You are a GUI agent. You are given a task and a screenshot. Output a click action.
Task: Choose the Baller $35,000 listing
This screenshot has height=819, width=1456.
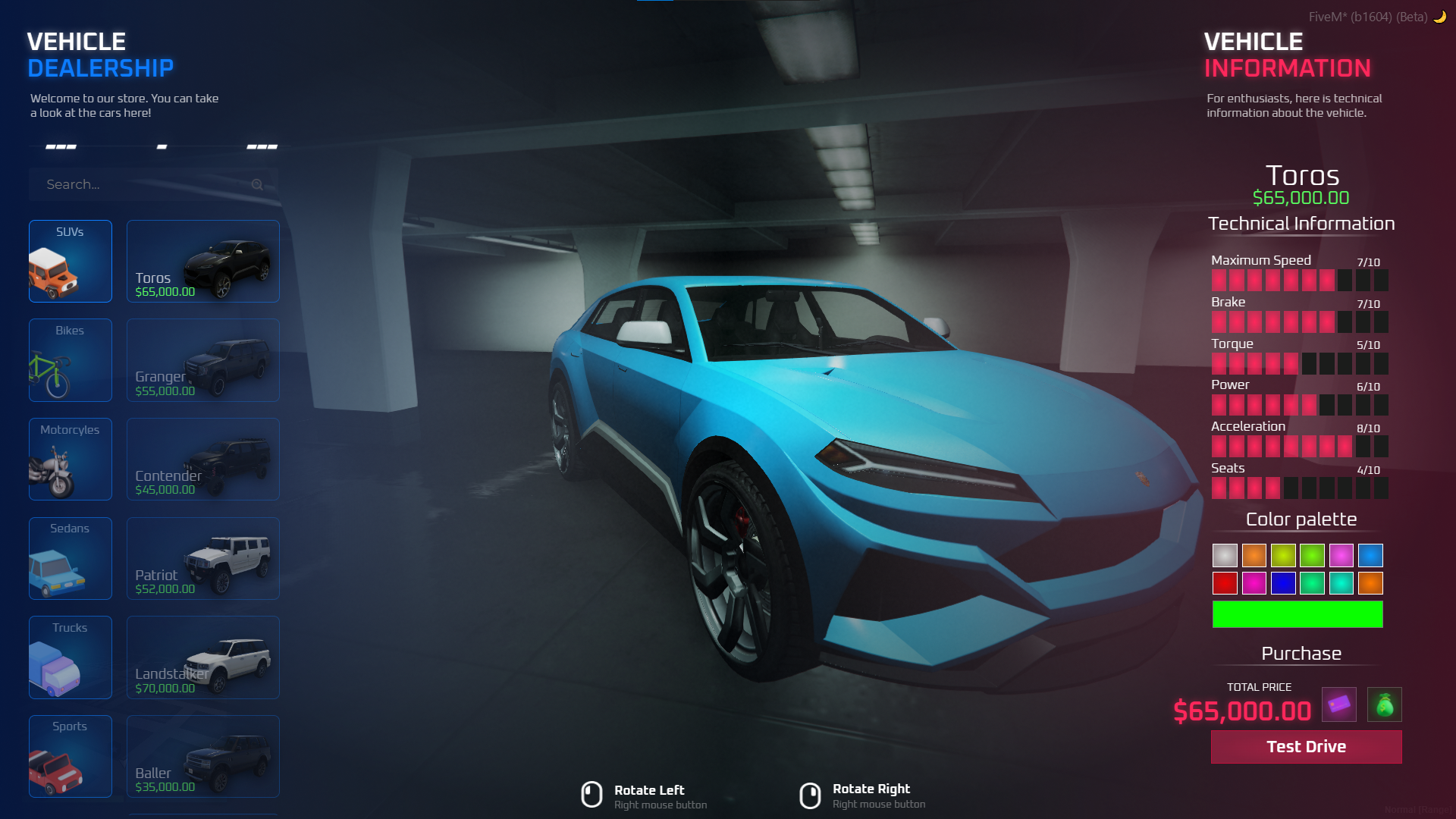click(202, 756)
